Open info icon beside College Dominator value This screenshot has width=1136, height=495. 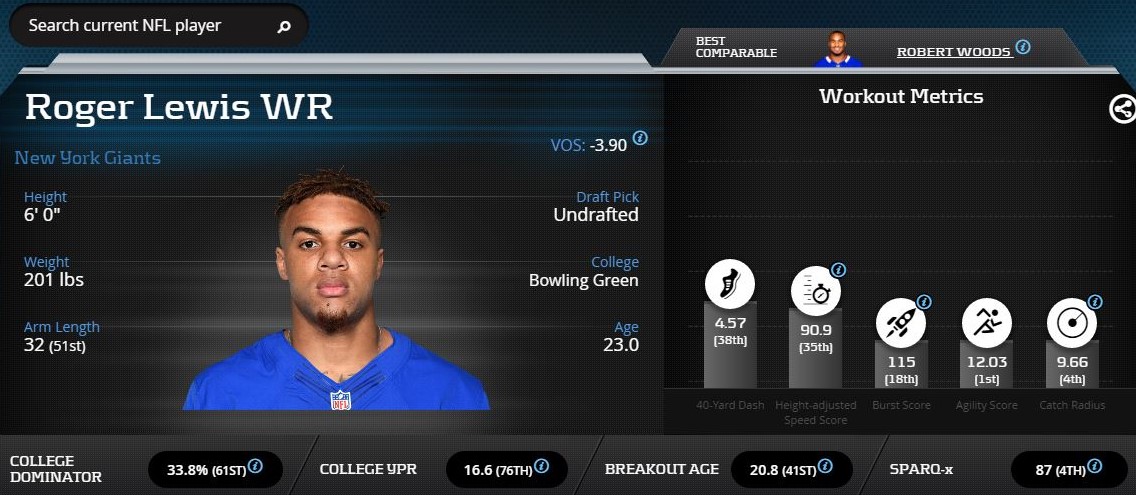point(255,466)
